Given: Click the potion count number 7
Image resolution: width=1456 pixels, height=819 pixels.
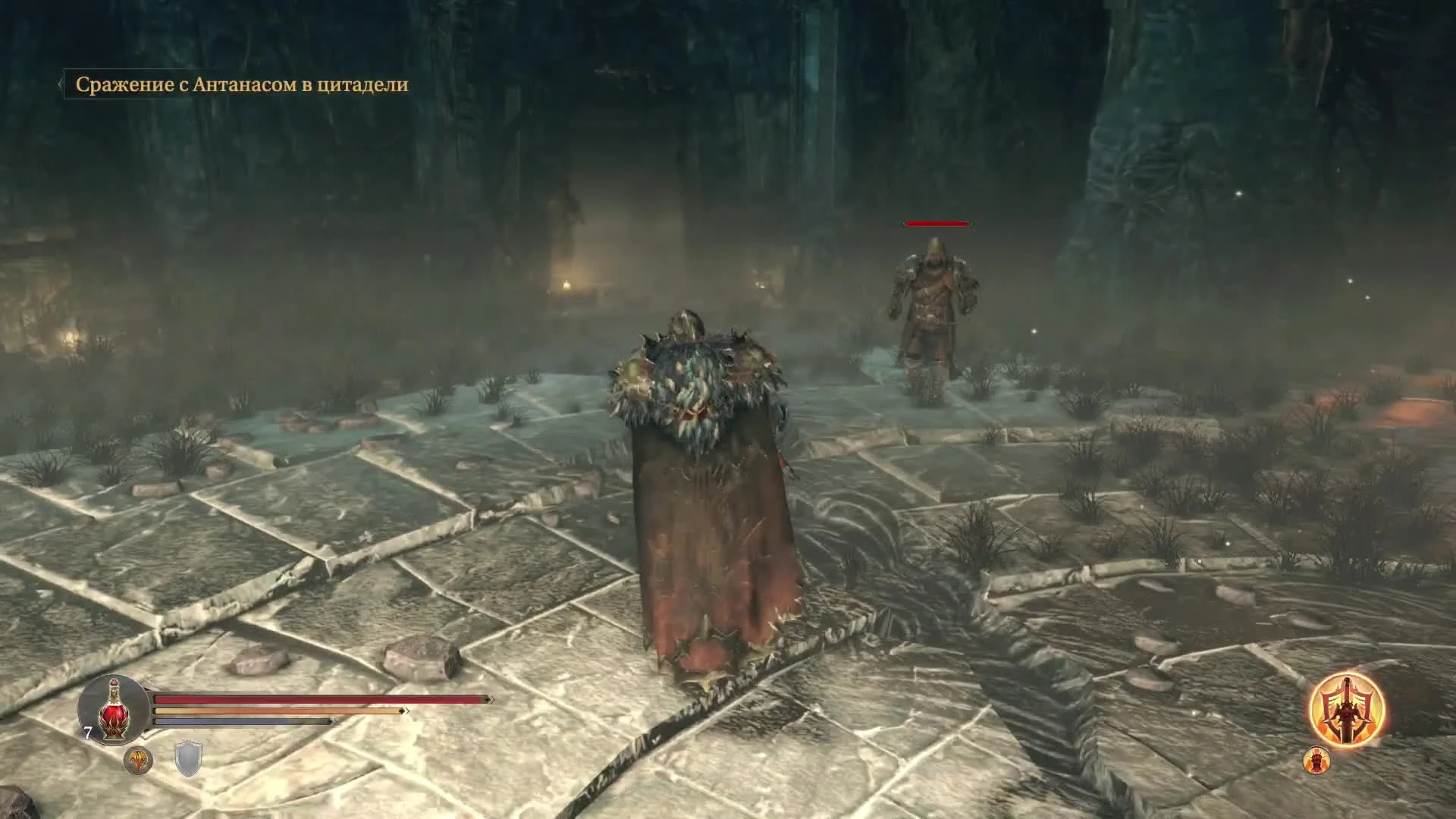Looking at the screenshot, I should 87,732.
